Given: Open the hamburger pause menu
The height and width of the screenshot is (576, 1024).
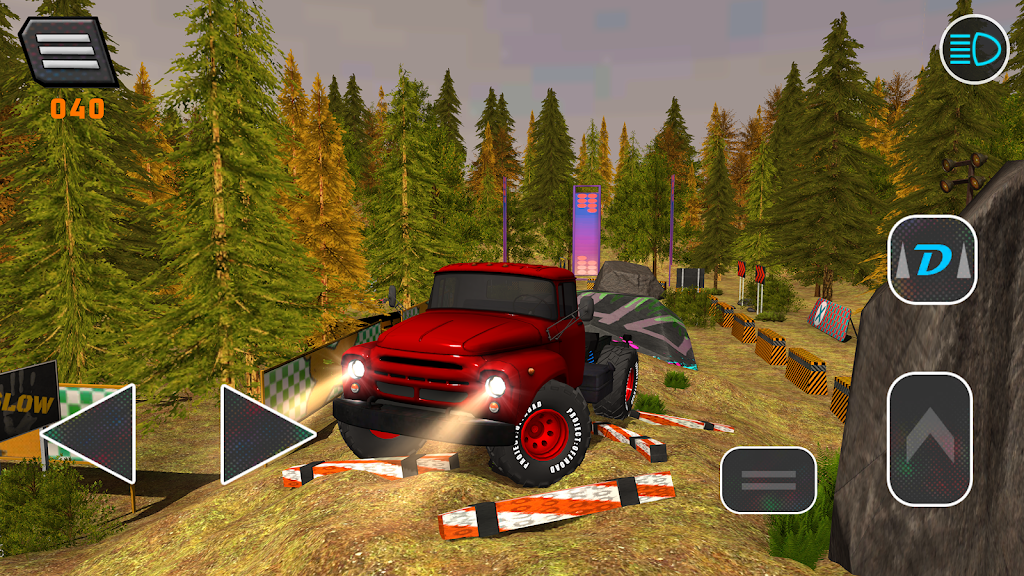Looking at the screenshot, I should (x=67, y=49).
